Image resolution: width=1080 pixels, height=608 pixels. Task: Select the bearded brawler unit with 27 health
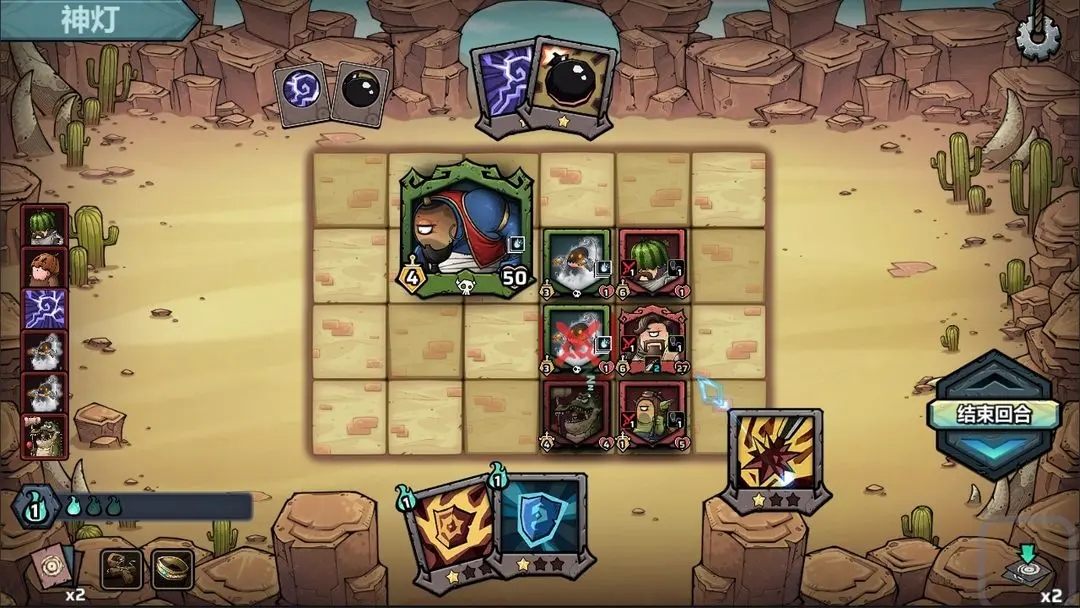pyautogui.click(x=651, y=339)
